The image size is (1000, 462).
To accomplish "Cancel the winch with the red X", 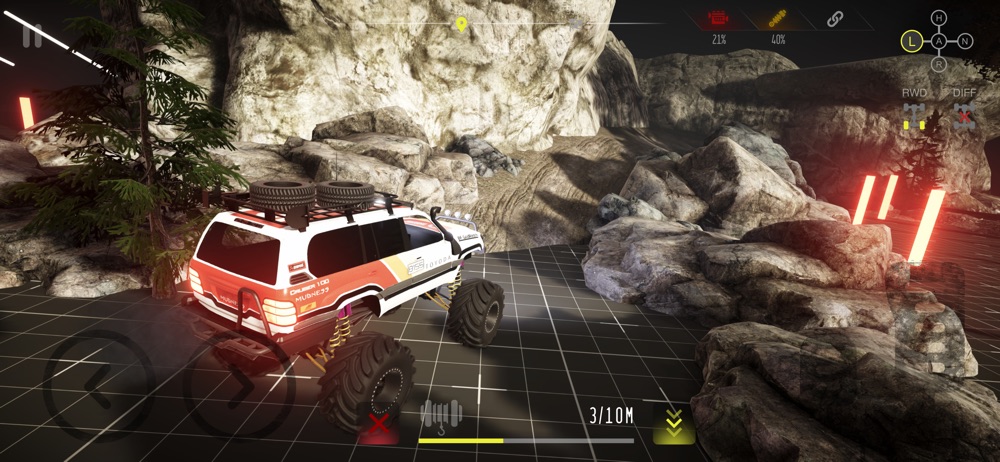I will [x=378, y=425].
